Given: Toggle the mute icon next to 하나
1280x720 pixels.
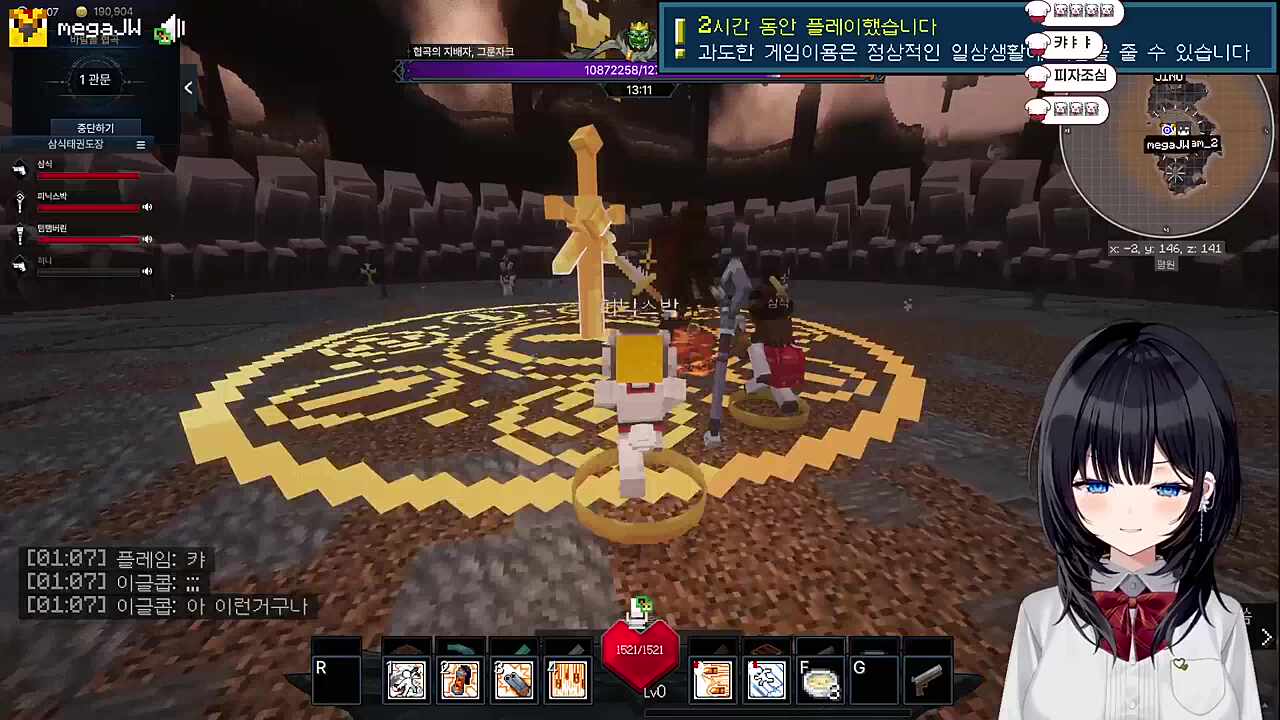Looking at the screenshot, I should pyautogui.click(x=146, y=270).
